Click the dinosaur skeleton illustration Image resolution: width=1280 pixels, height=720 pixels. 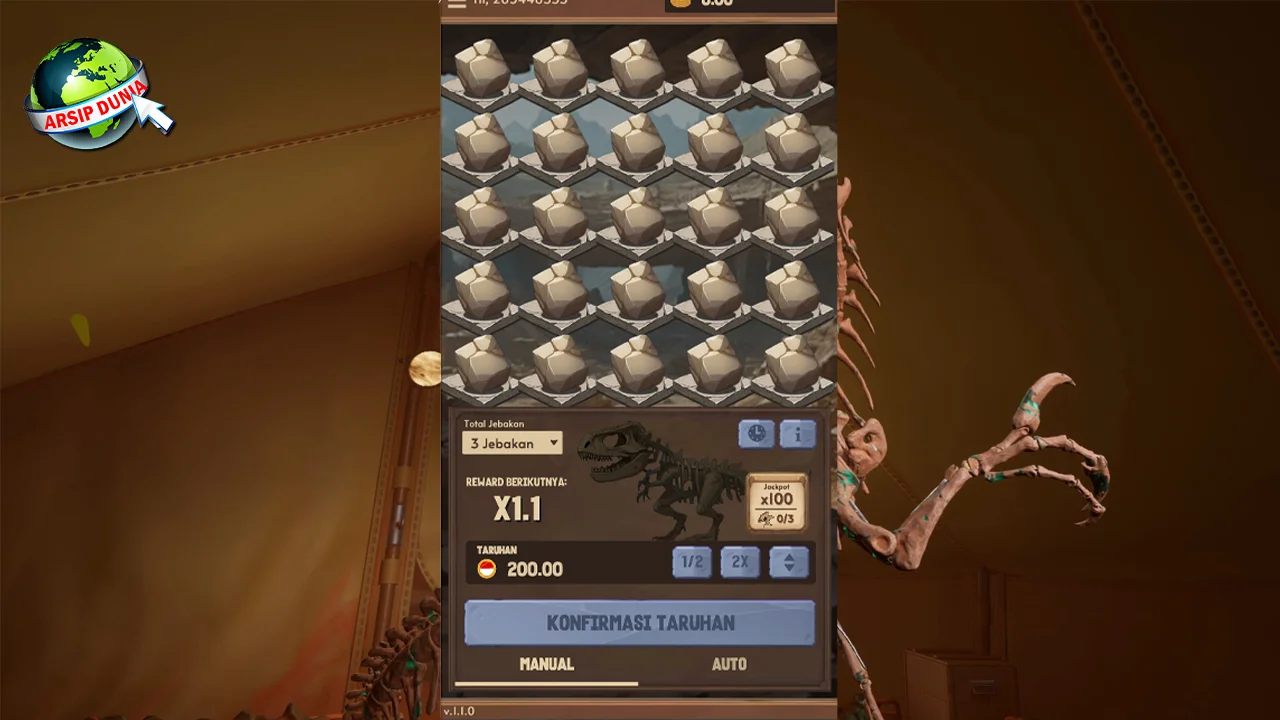pos(660,478)
